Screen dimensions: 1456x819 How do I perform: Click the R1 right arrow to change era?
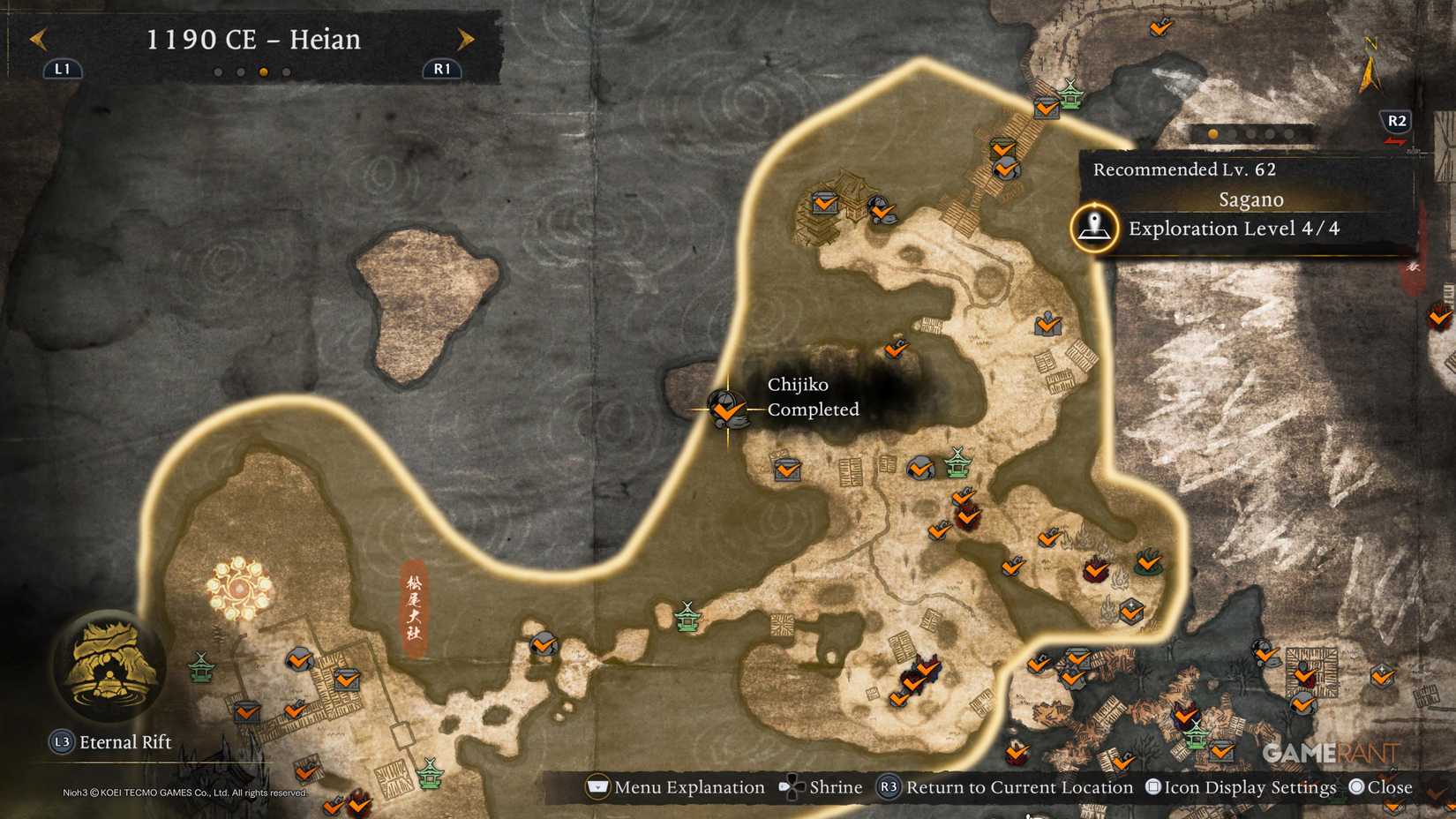coord(466,40)
